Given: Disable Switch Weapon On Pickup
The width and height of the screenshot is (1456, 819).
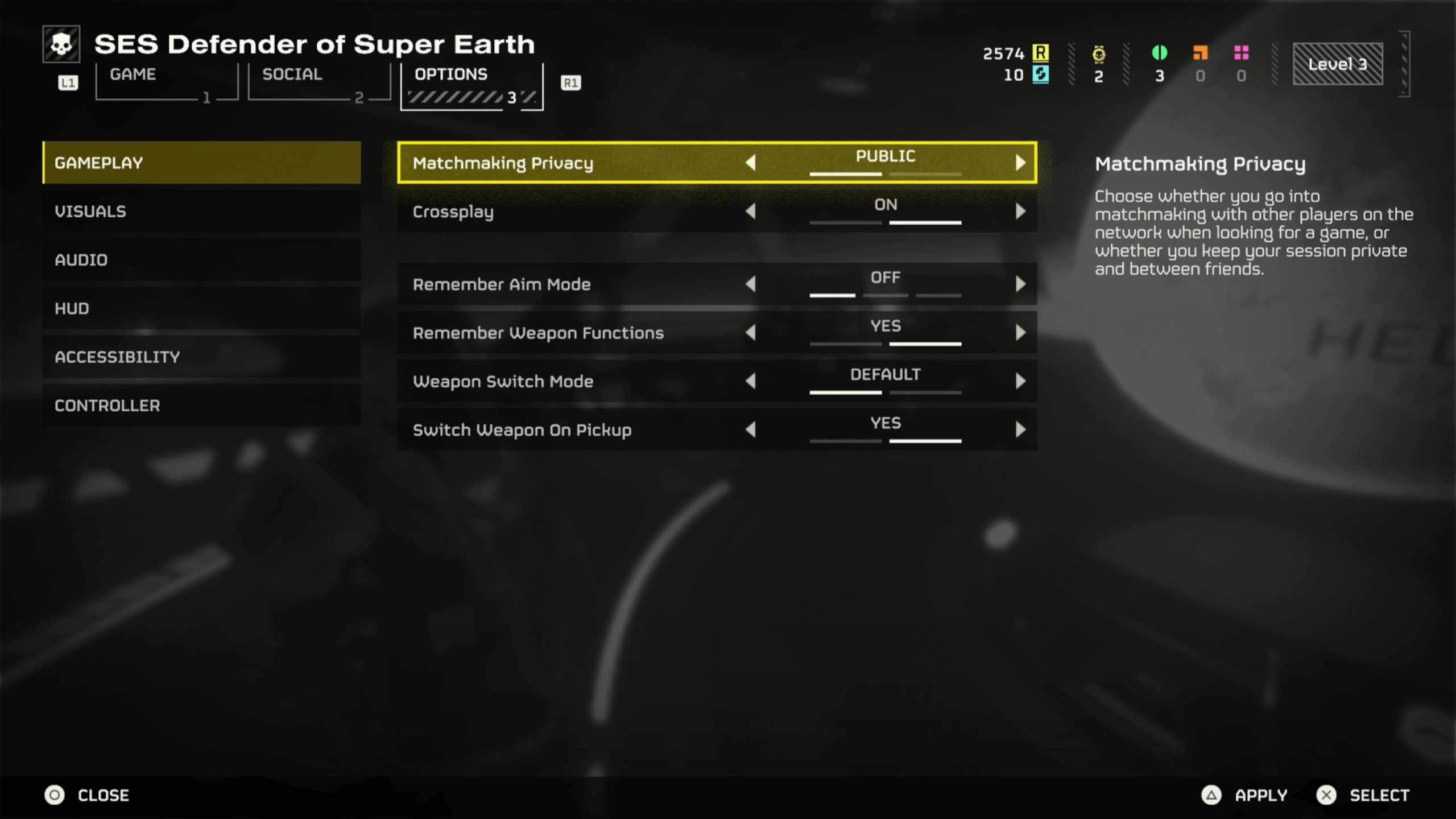Looking at the screenshot, I should tap(752, 430).
